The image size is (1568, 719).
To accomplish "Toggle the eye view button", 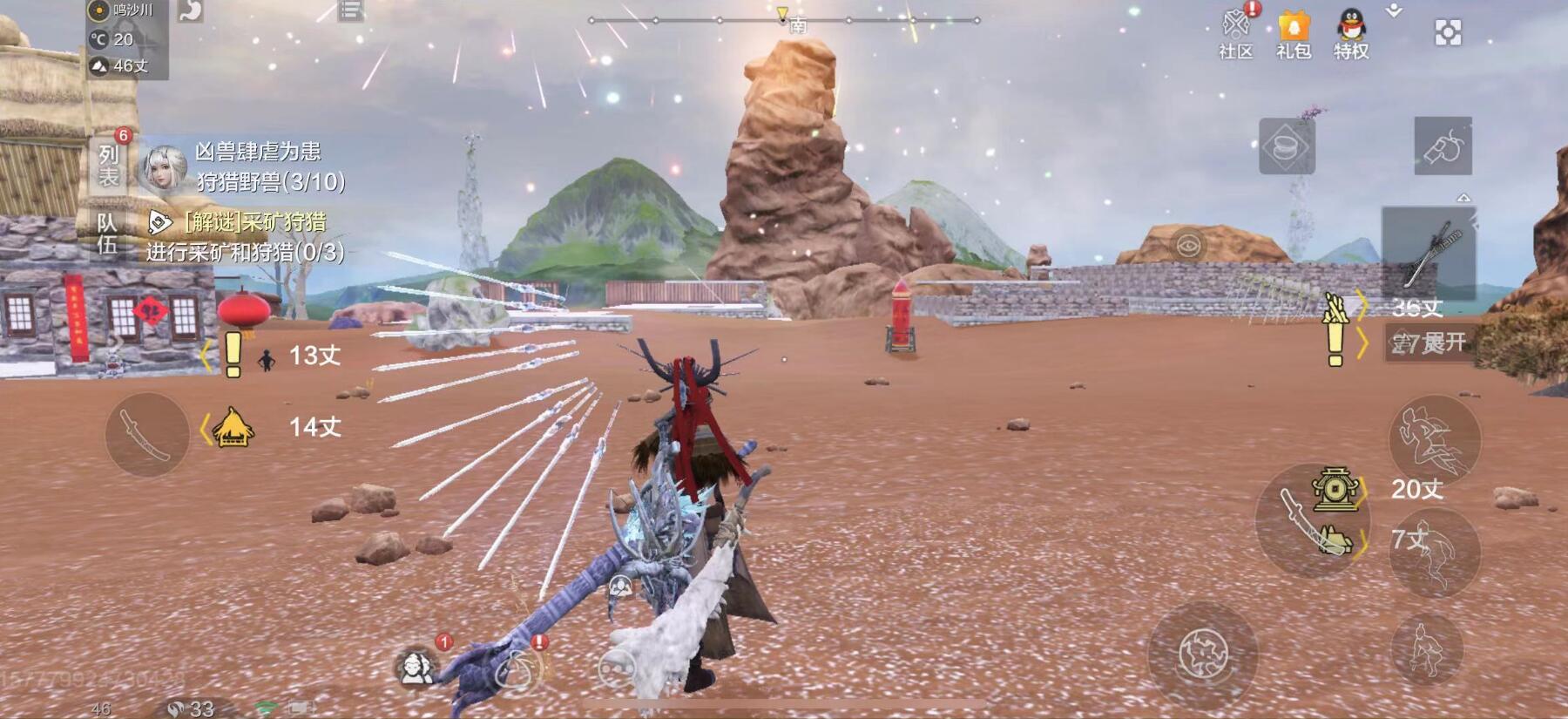I will point(1187,245).
